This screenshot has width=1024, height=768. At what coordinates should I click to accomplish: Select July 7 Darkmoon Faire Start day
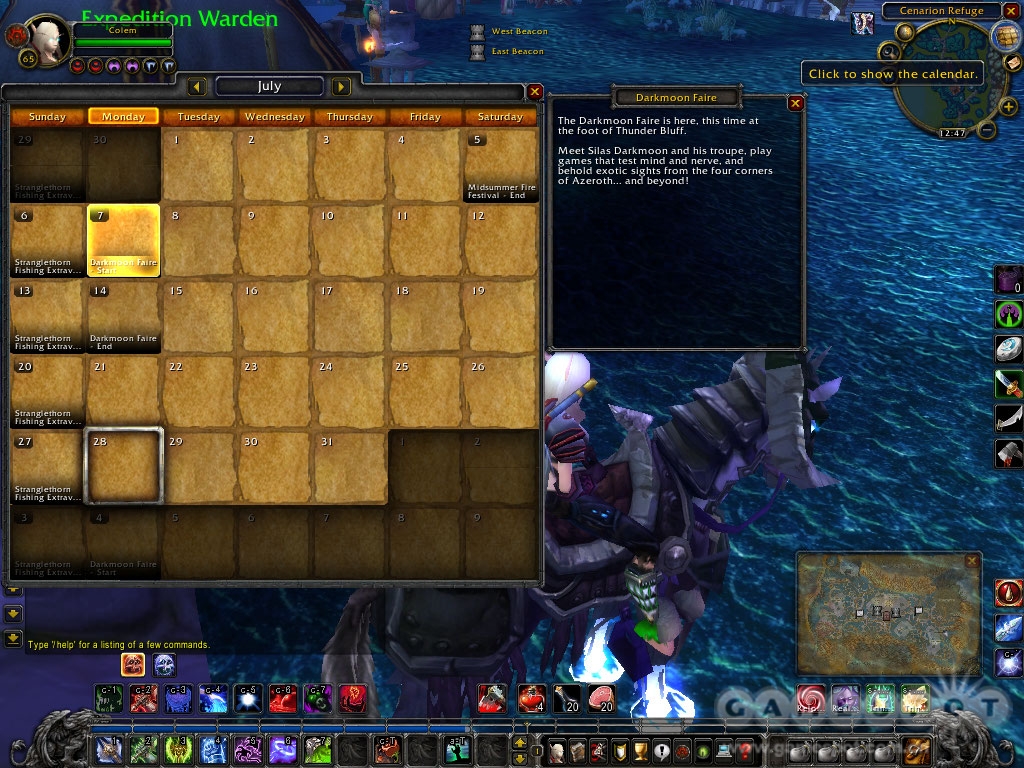(124, 240)
